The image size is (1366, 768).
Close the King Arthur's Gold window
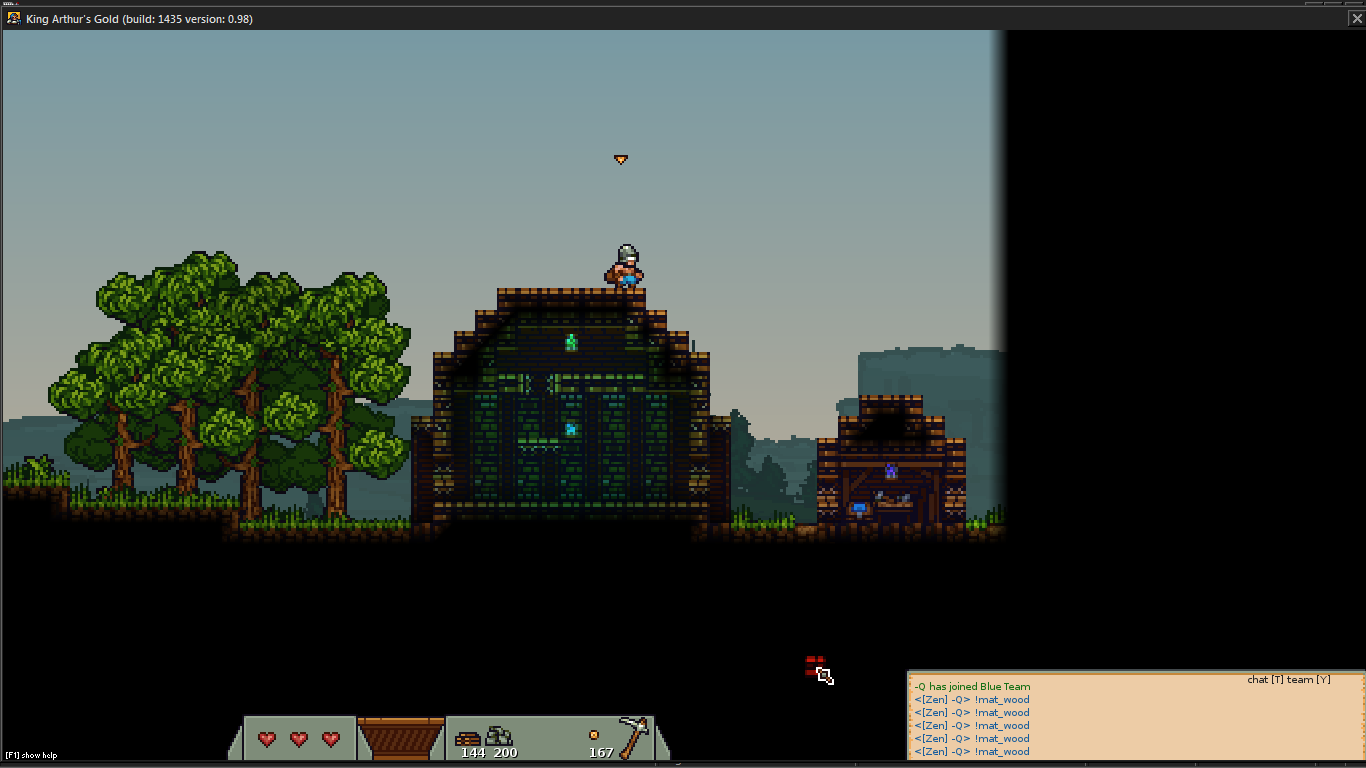click(1356, 18)
